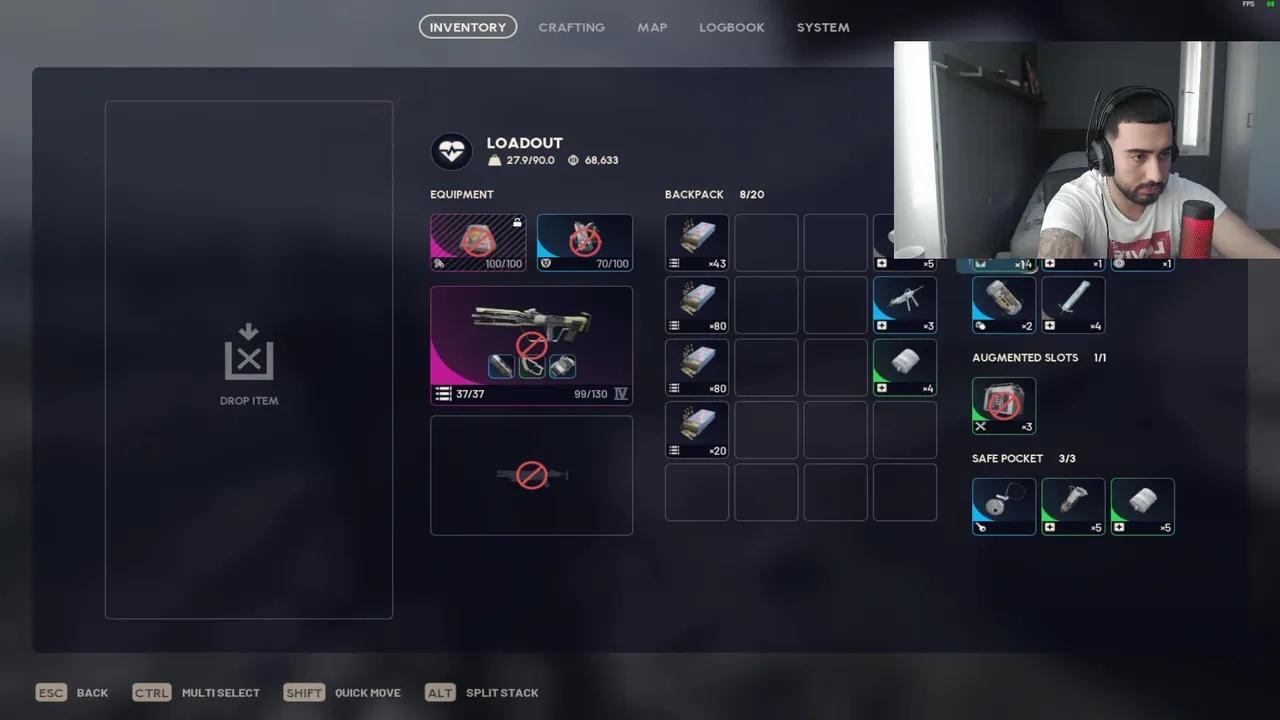1280x720 pixels.
Task: Select the magazine attachment on the rifle
Action: tap(561, 367)
